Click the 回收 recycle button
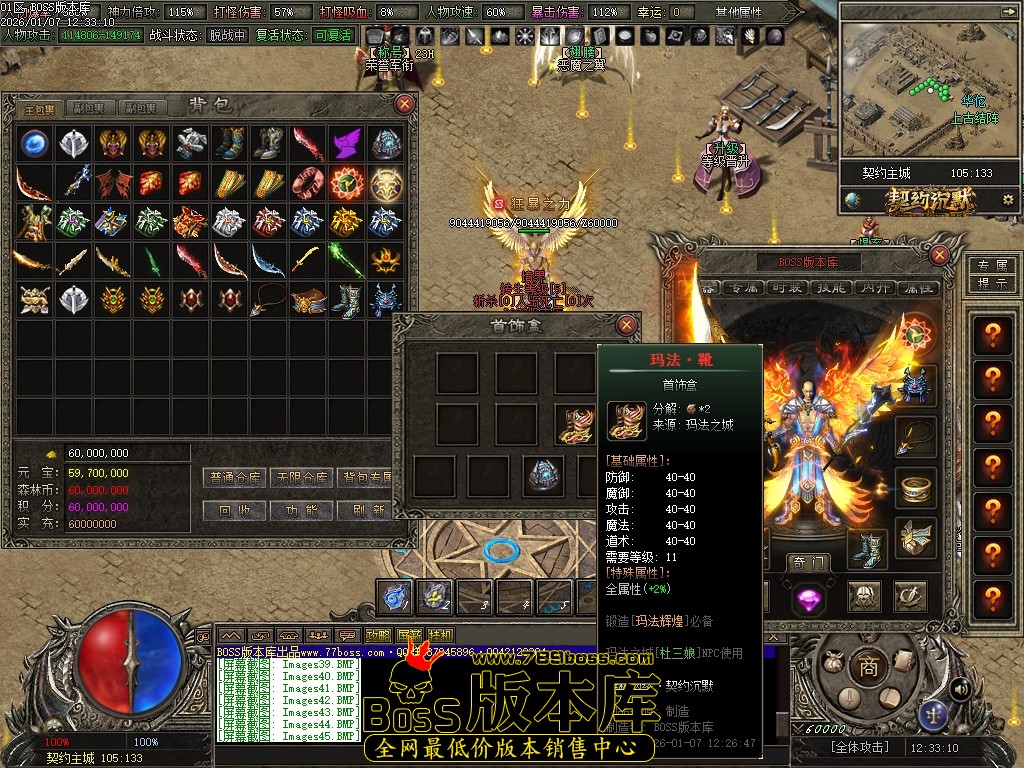 [x=233, y=510]
